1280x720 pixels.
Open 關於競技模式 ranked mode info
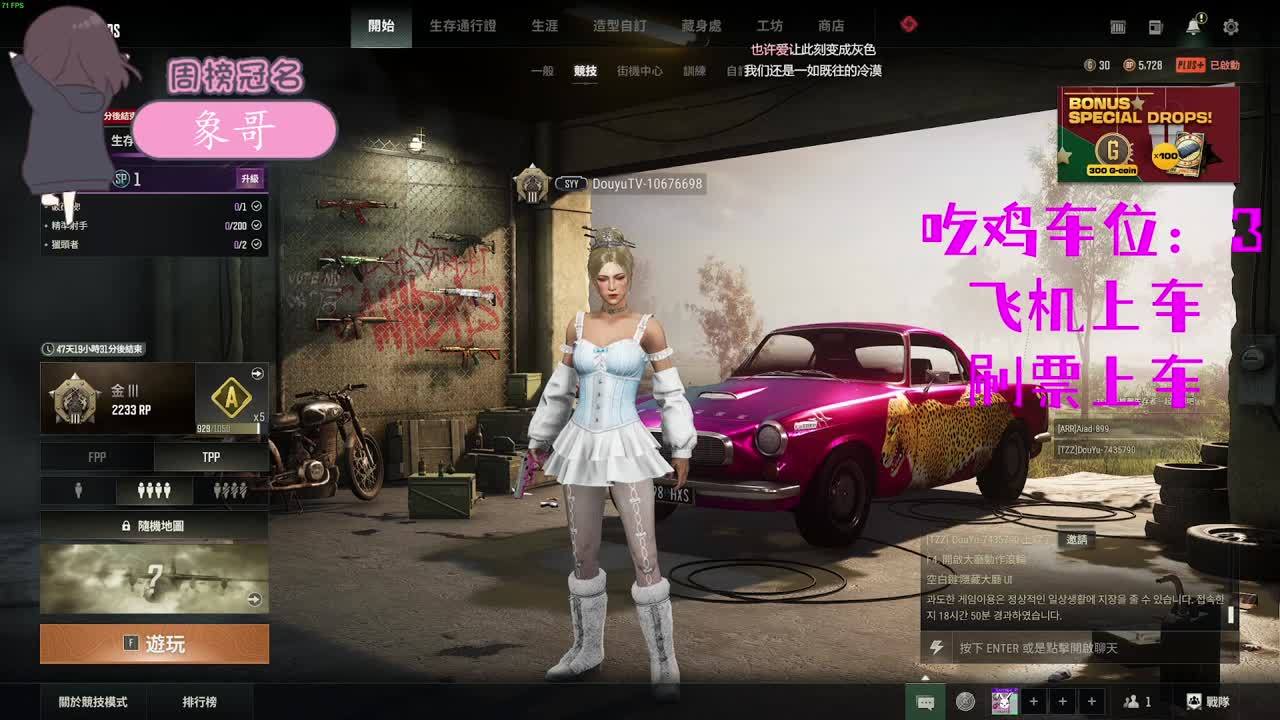click(x=93, y=702)
